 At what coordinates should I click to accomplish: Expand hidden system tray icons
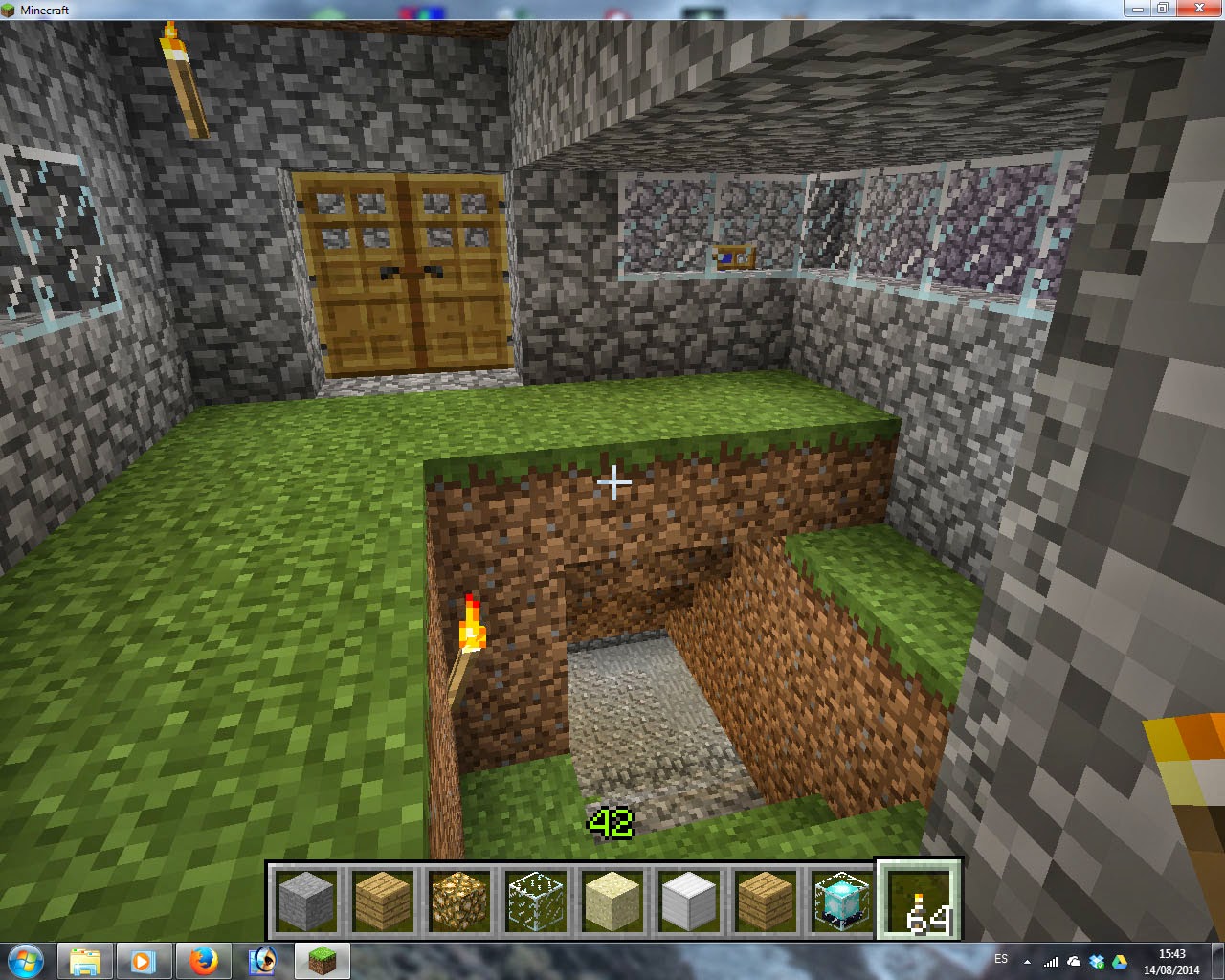point(1027,960)
